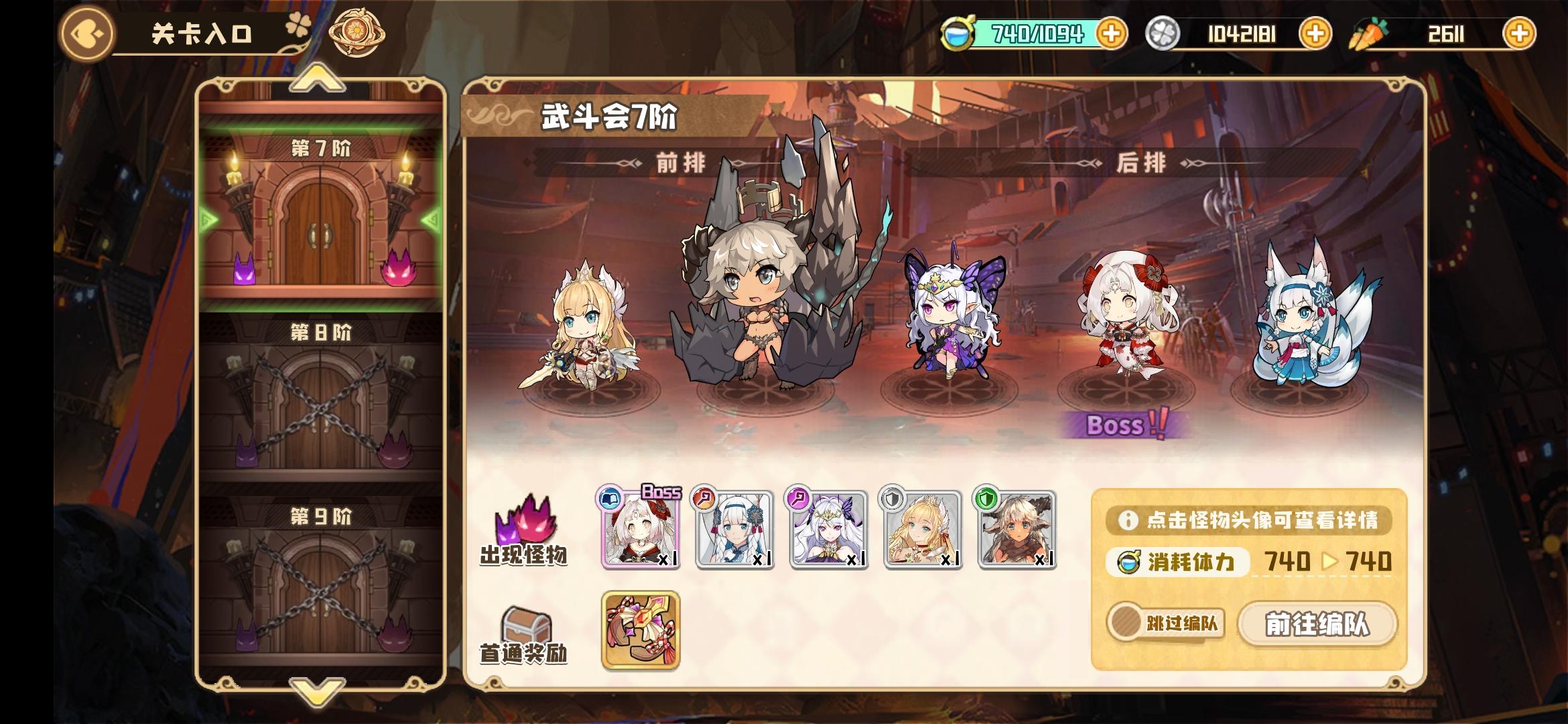This screenshot has width=1568, height=724.
Task: Tap the Boss-labeled monster portrait thumbnail
Action: click(641, 530)
